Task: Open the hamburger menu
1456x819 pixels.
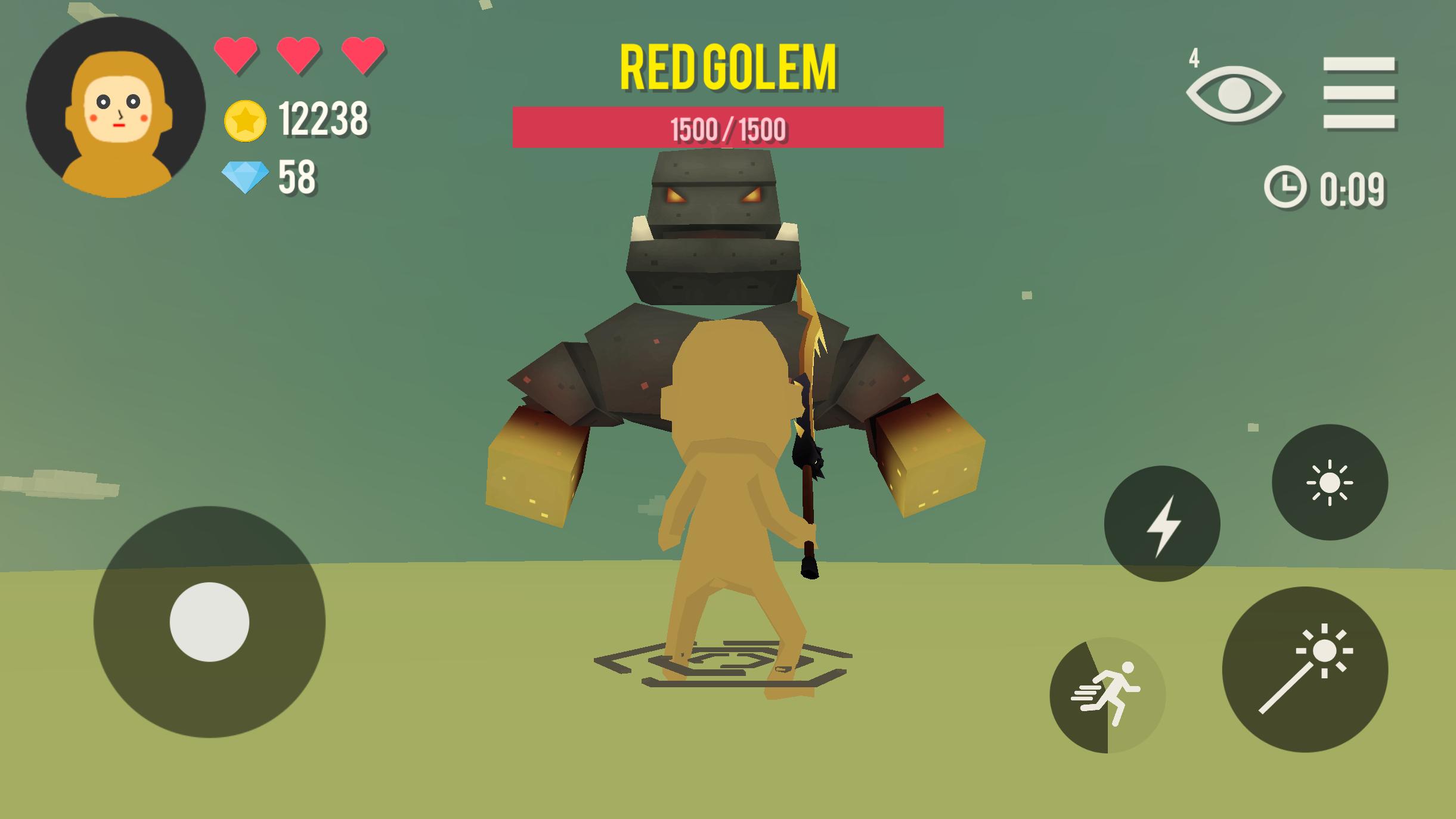Action: 1359,93
